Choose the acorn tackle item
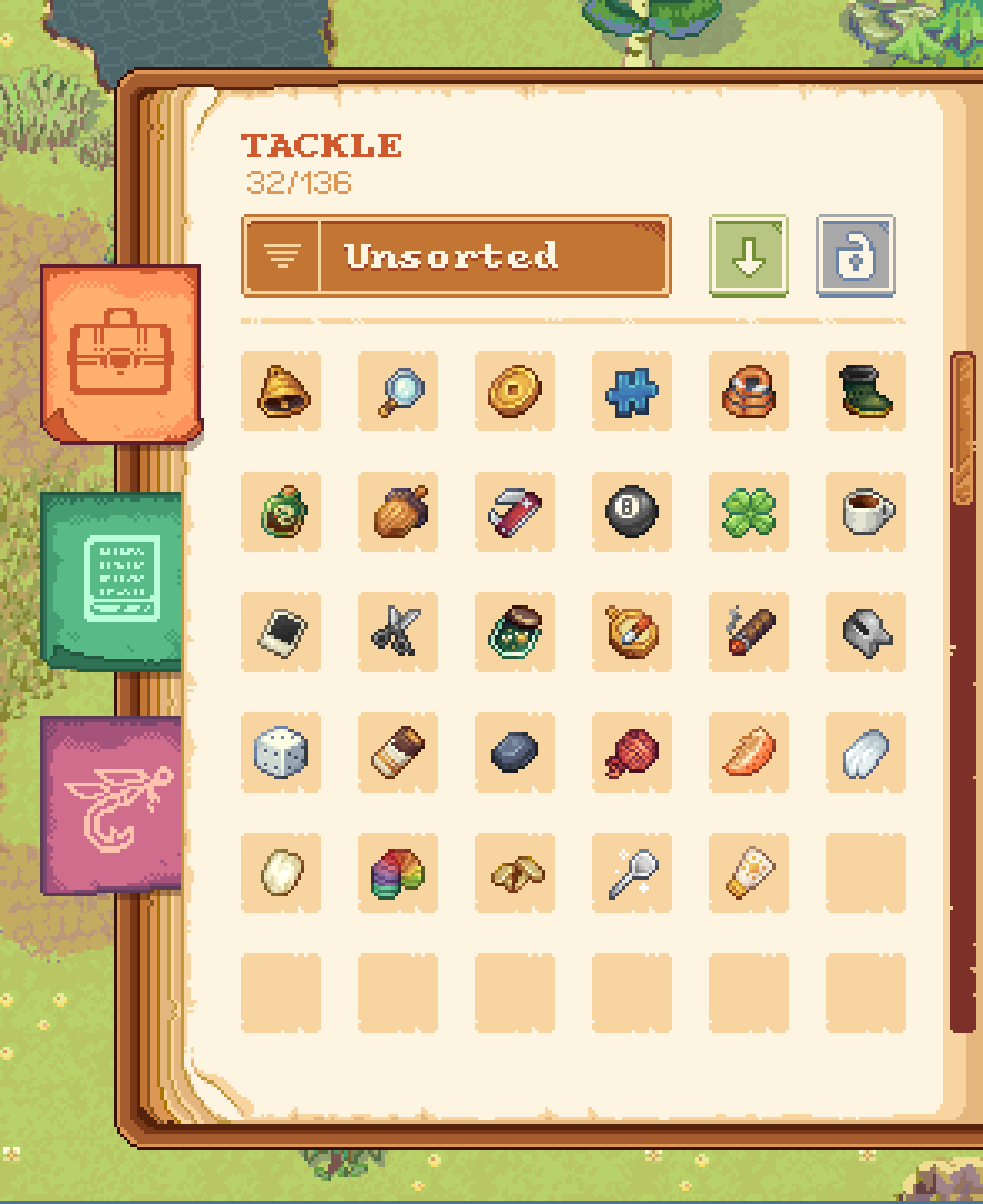The image size is (983, 1204). click(x=398, y=512)
